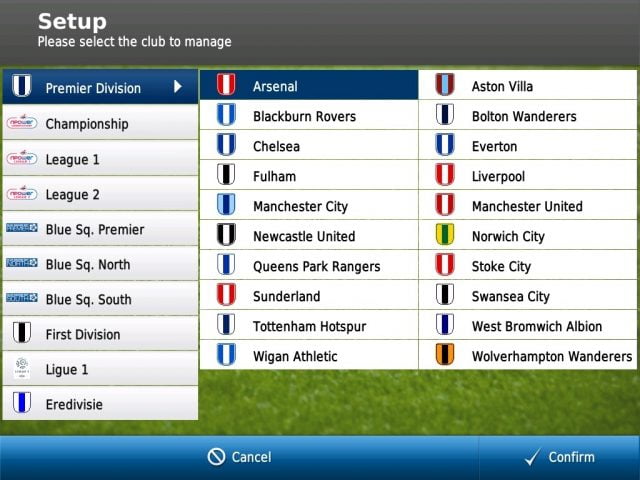
Task: Click on Norwich City
Action: click(527, 236)
